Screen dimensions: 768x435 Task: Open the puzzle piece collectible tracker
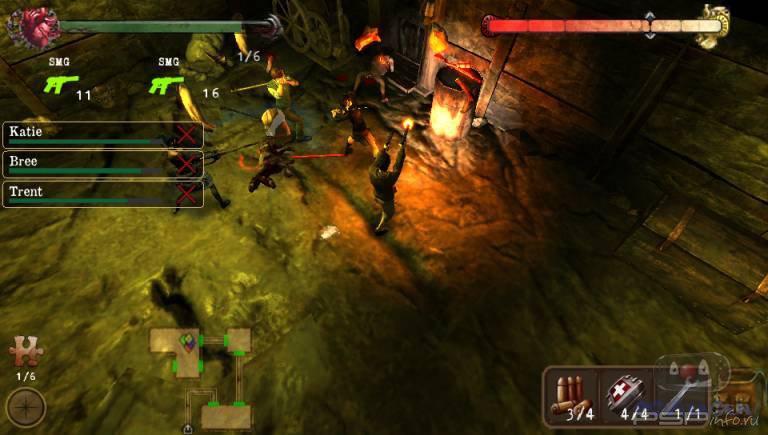tap(24, 351)
